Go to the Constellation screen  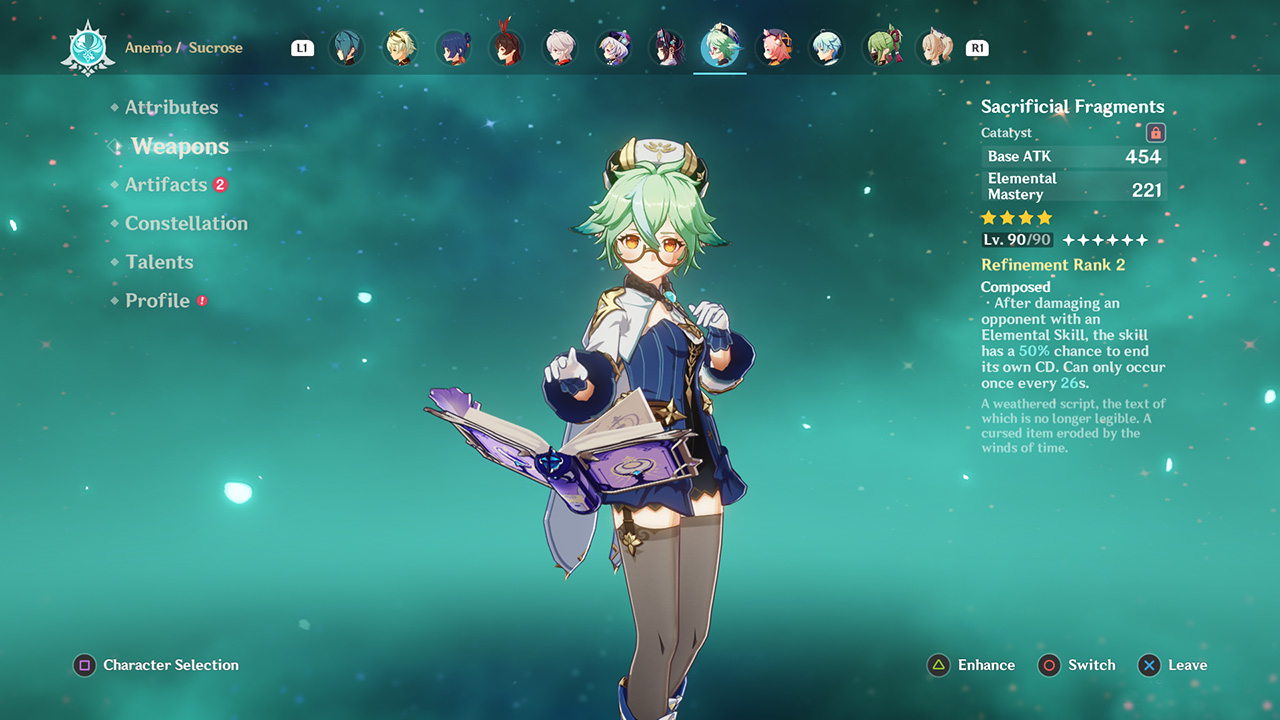(186, 223)
